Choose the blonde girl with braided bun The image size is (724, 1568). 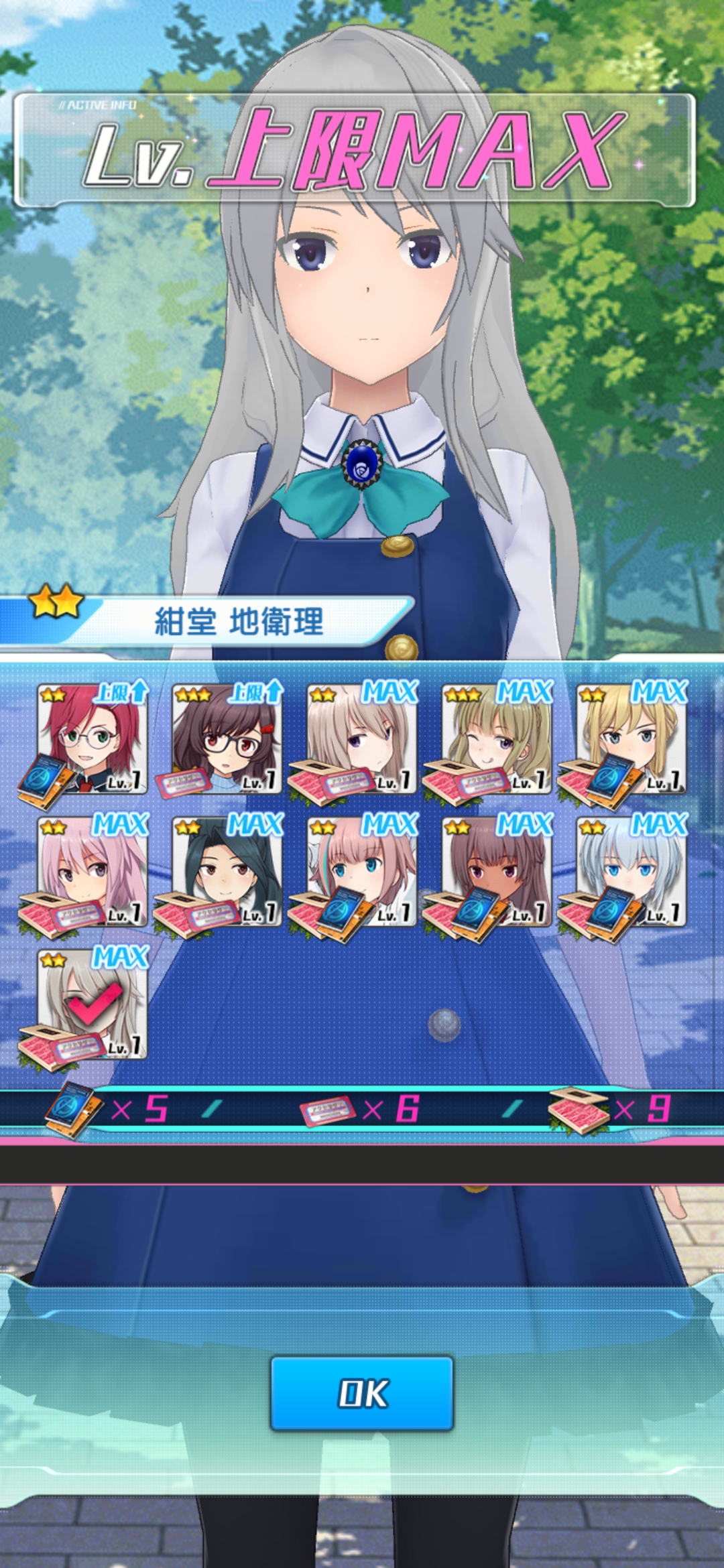(x=631, y=738)
